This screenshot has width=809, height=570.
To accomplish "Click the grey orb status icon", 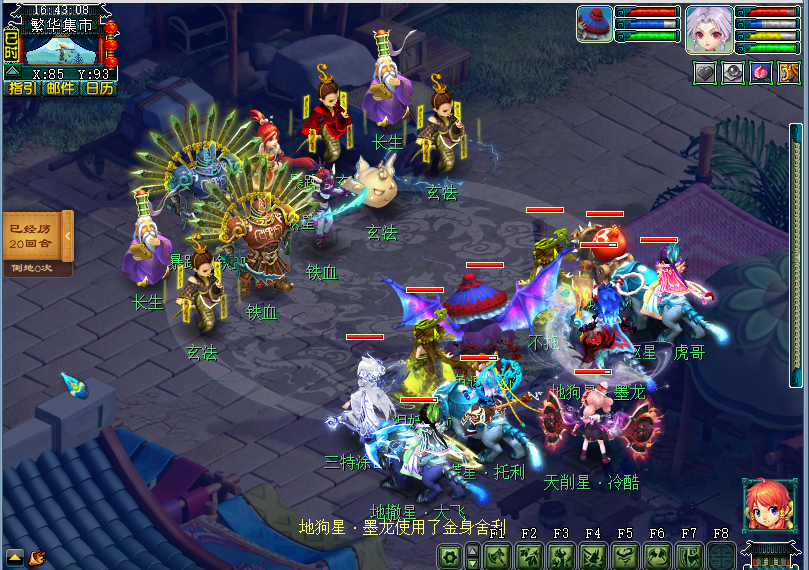I will coord(733,73).
